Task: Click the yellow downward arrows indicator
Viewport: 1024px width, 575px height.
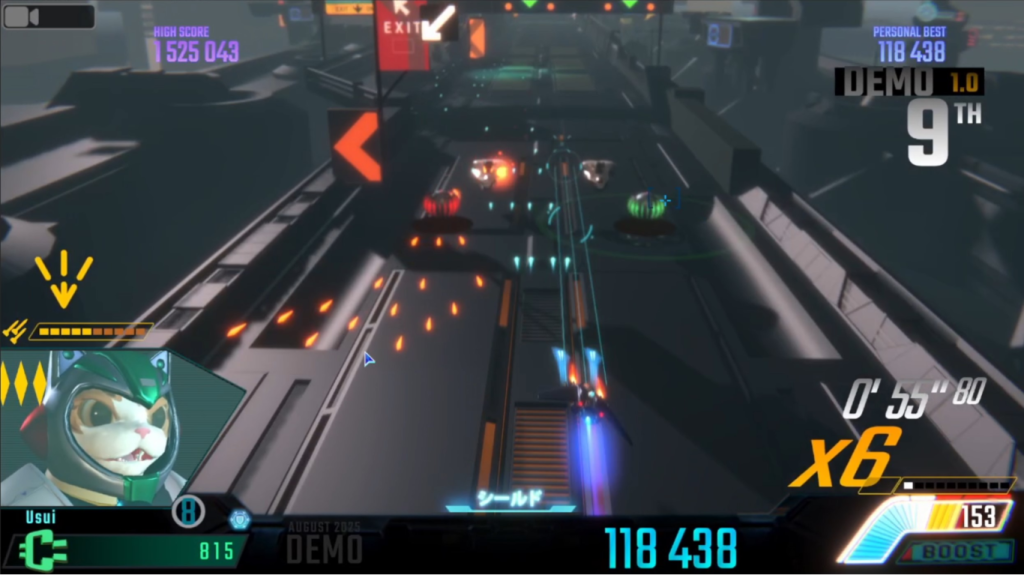Action: 63,279
